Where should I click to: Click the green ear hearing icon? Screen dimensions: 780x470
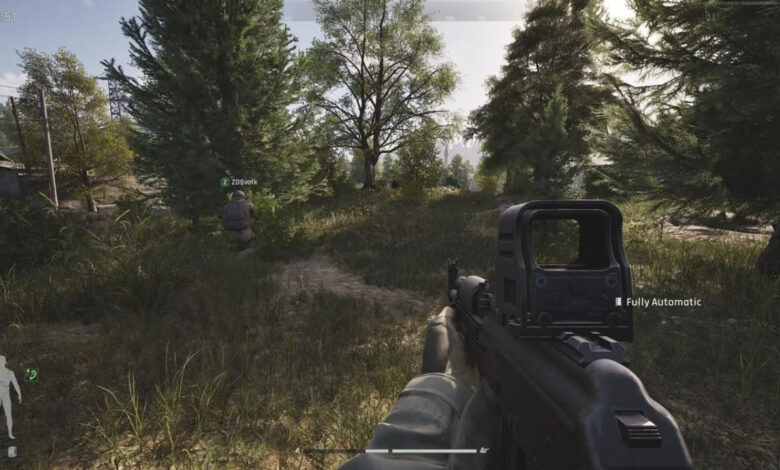(32, 374)
